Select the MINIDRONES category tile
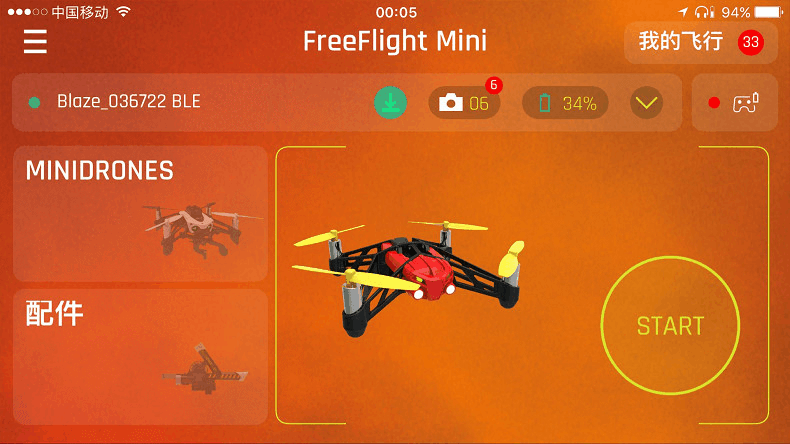The height and width of the screenshot is (444, 790). (x=140, y=213)
